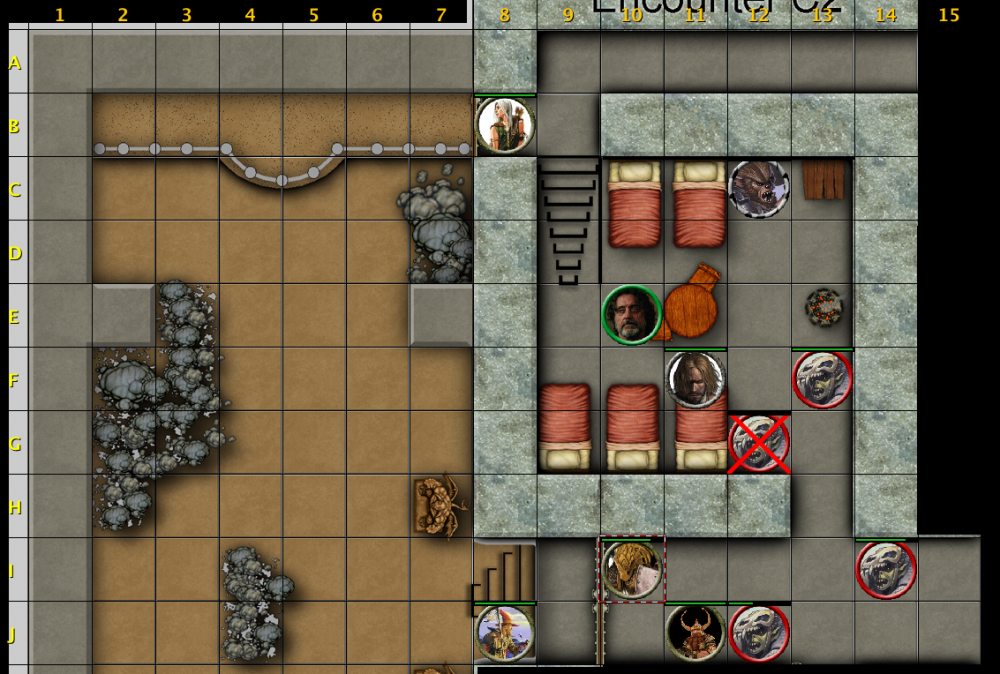Pick the red-hatted wizard token
This screenshot has height=674, width=1000.
pyautogui.click(x=505, y=633)
